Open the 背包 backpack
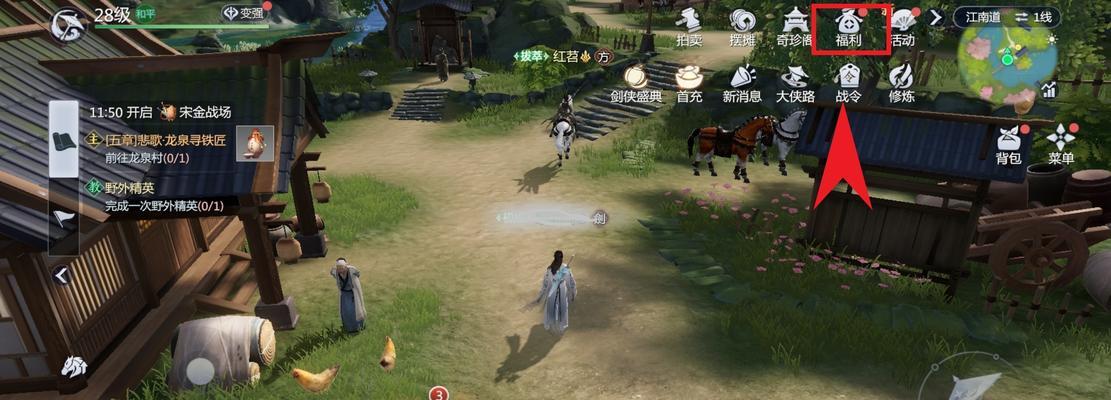The width and height of the screenshot is (1111, 400). pos(1008,146)
